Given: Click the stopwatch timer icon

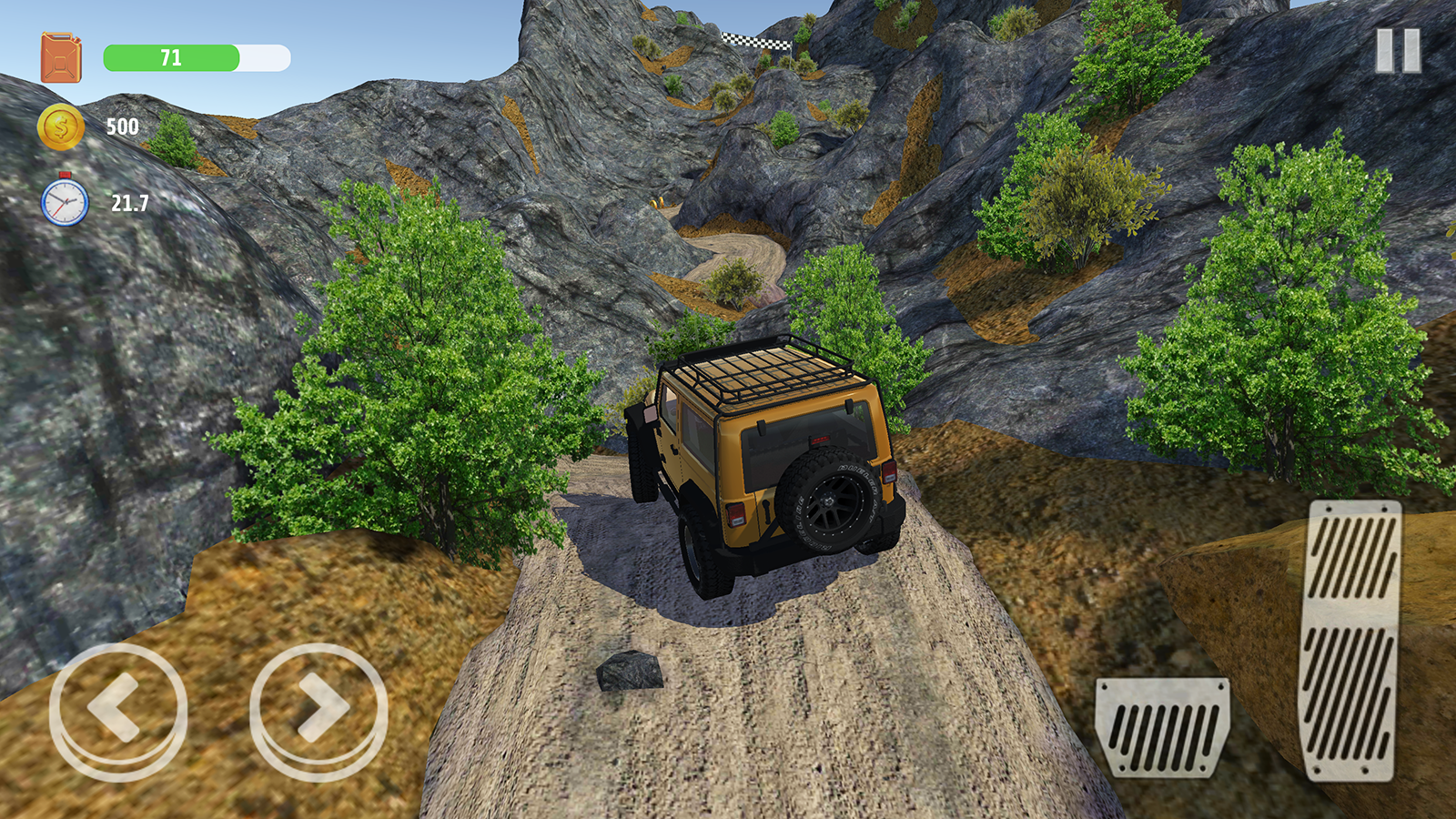Looking at the screenshot, I should [63, 202].
